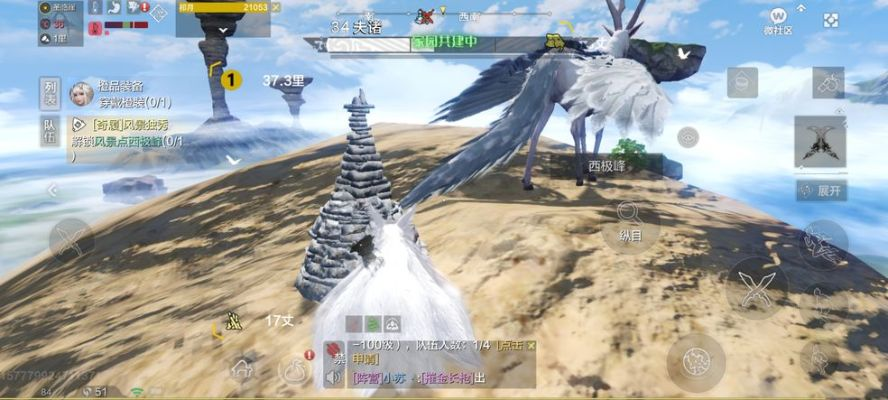This screenshot has width=888, height=400.
Task: Toggle the eye view button
Action: (687, 137)
